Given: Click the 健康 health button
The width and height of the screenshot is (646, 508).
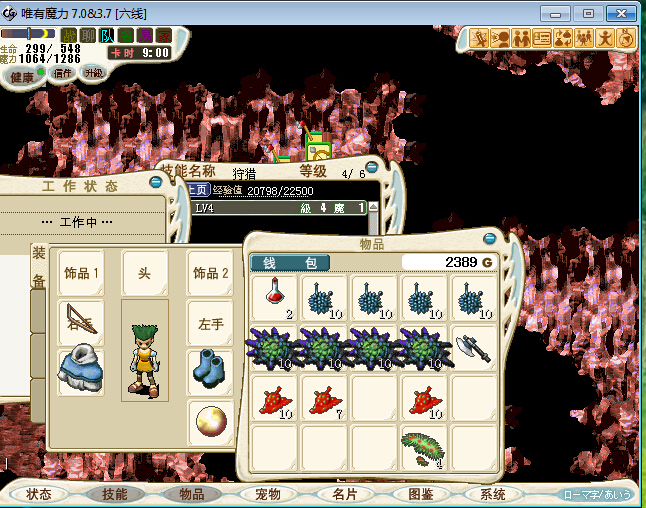Looking at the screenshot, I should 20,75.
